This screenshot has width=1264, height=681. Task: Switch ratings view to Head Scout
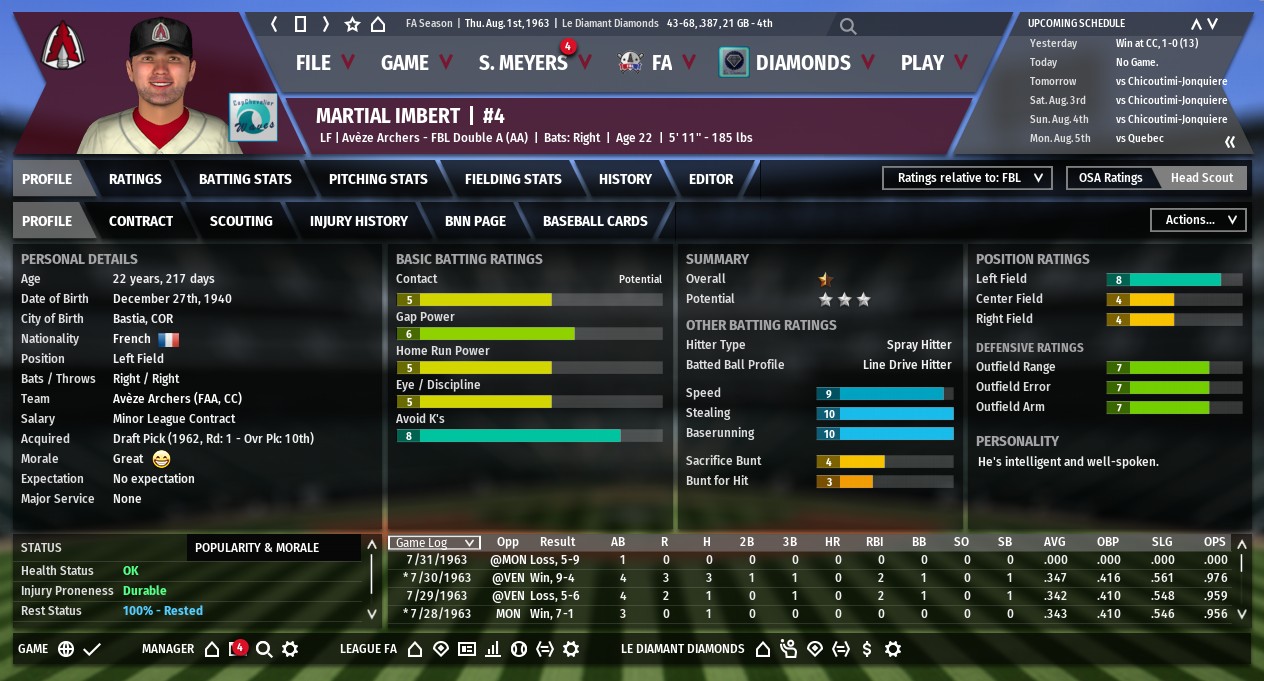pos(1202,178)
